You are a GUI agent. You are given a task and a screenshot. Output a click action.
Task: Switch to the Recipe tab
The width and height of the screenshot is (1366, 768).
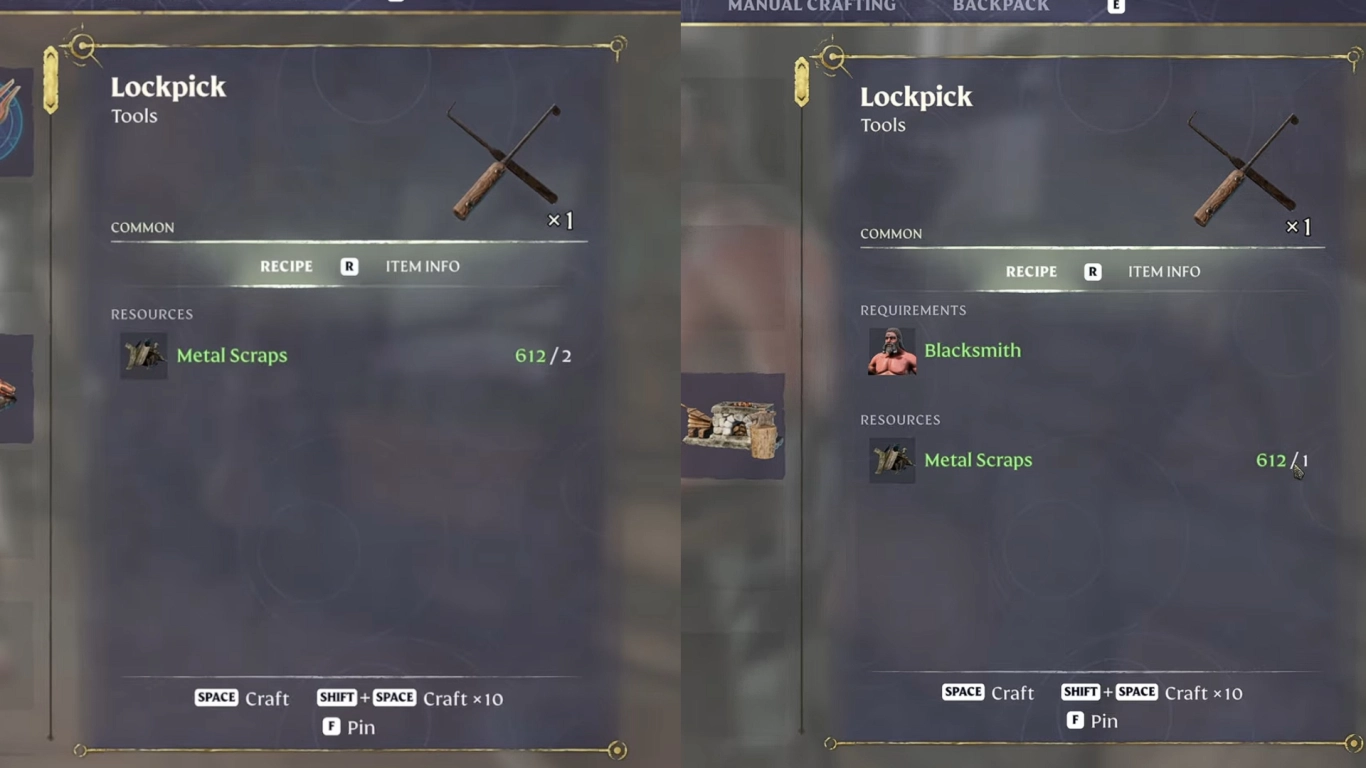click(287, 266)
